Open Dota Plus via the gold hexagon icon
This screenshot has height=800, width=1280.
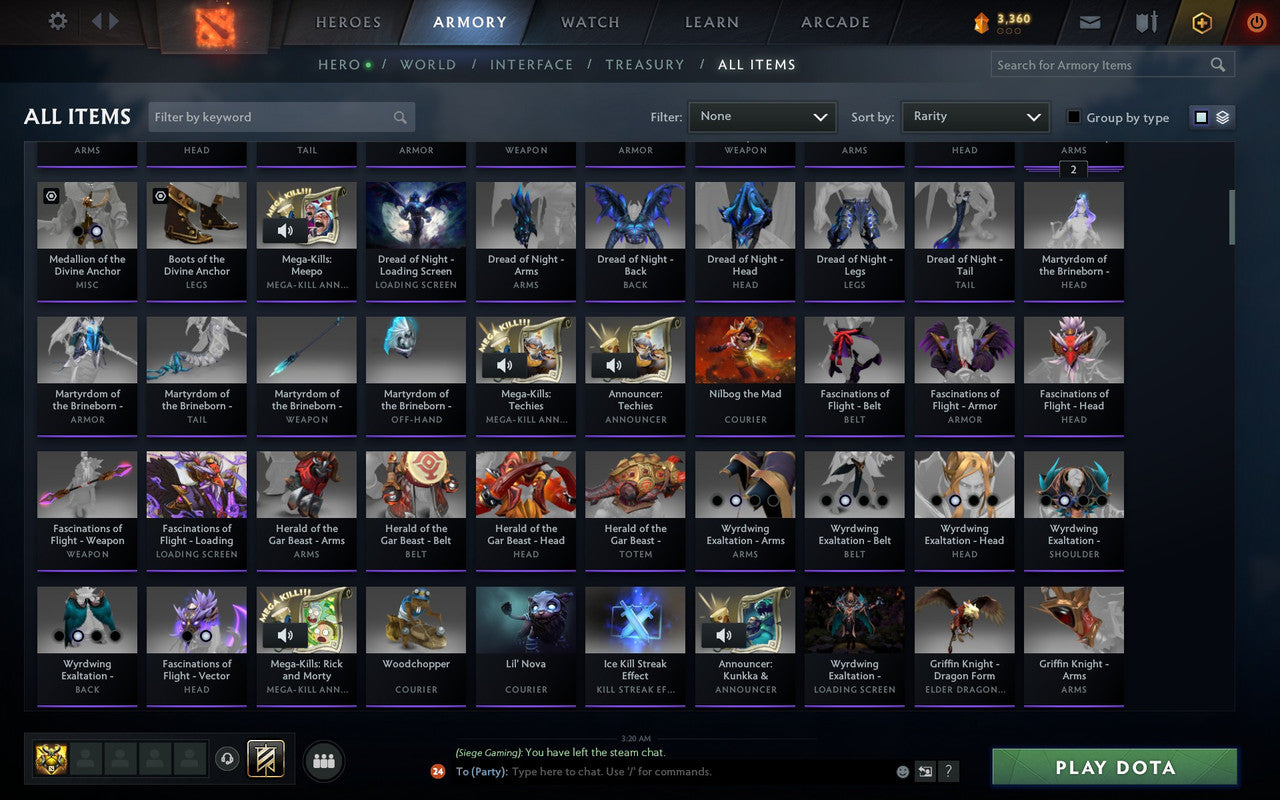click(x=1201, y=21)
